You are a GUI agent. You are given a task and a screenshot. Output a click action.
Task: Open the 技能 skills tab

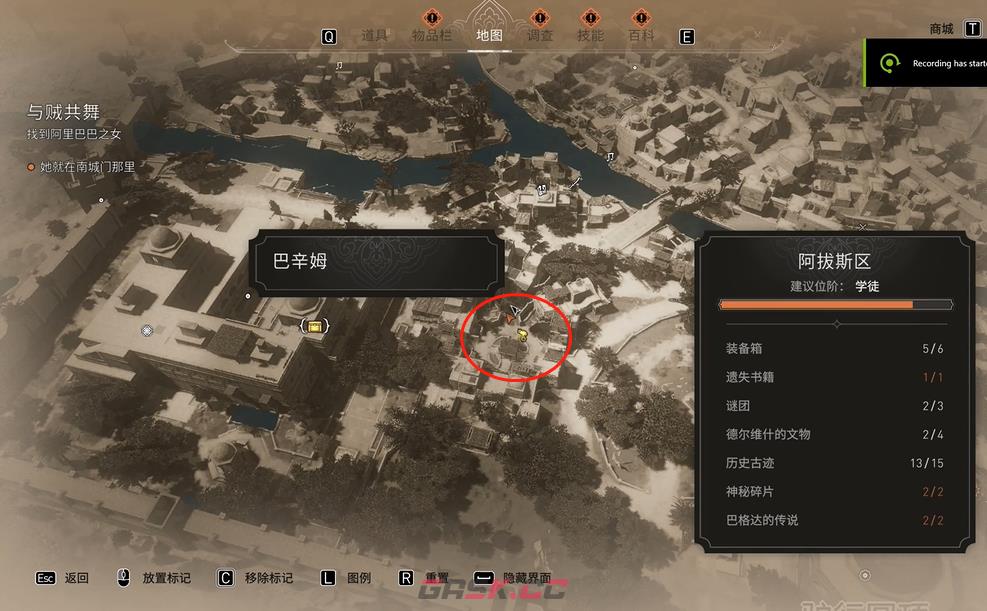click(590, 36)
